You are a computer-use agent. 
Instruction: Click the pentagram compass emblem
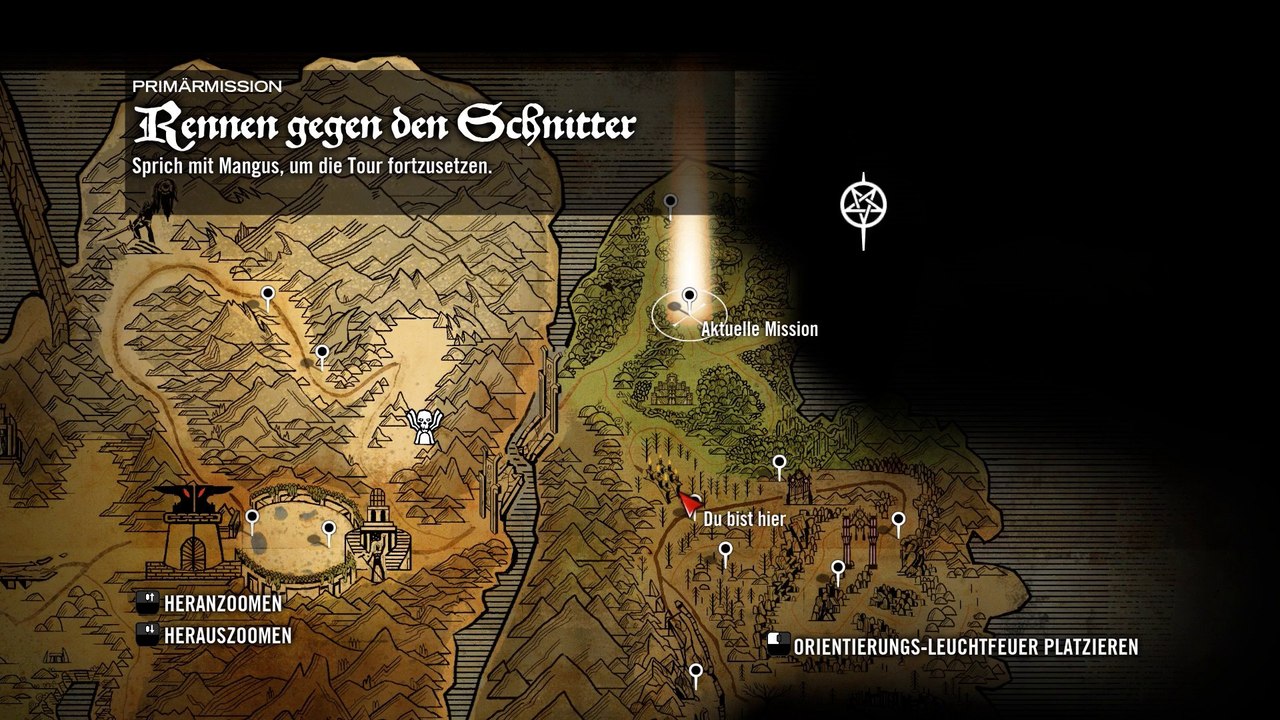(x=862, y=206)
